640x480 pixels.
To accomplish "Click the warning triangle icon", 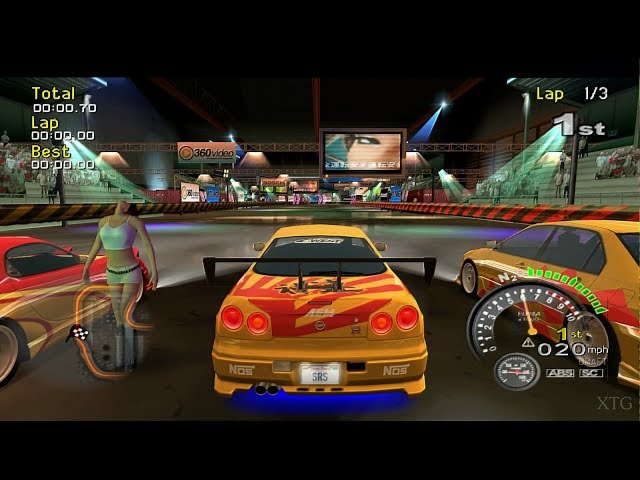I will coord(527,341).
